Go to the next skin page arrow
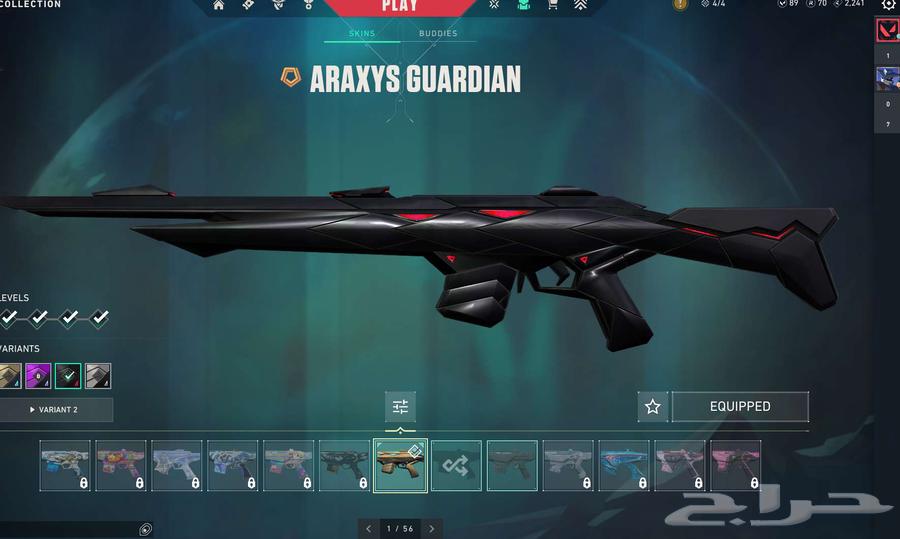 432,529
